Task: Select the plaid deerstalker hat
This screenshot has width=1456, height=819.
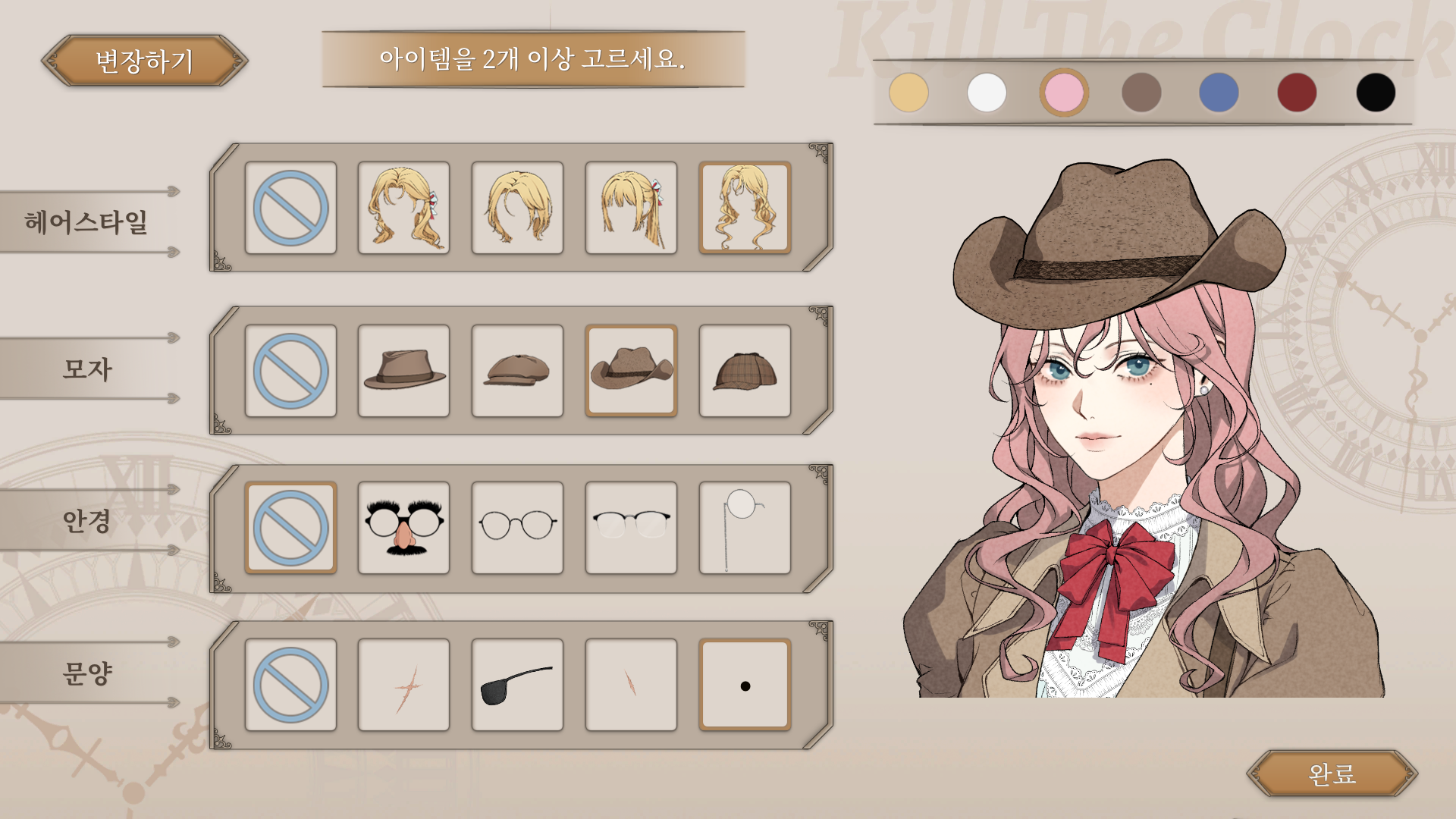Action: point(745,371)
